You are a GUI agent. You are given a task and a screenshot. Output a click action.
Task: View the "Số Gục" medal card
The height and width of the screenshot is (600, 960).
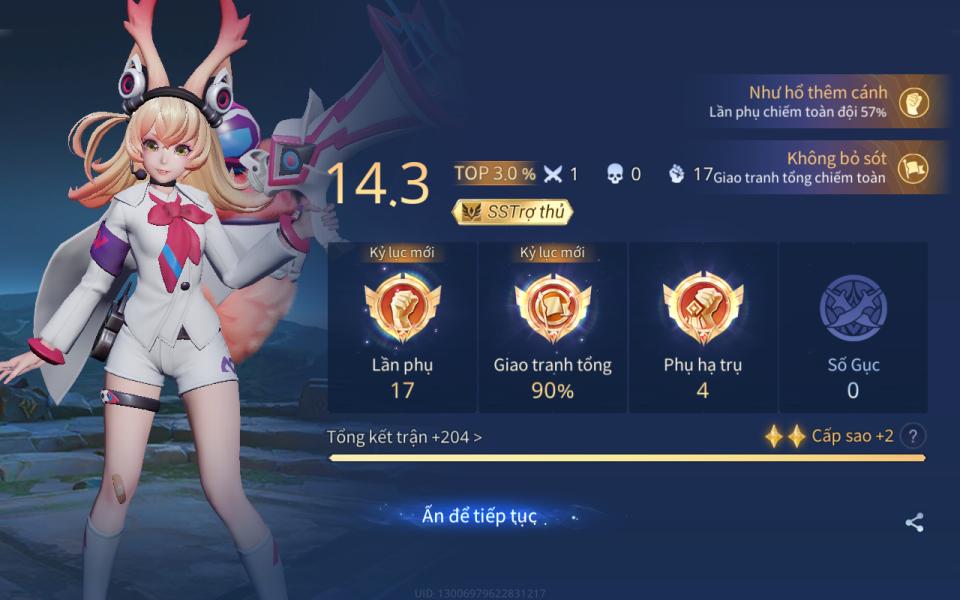pos(853,327)
